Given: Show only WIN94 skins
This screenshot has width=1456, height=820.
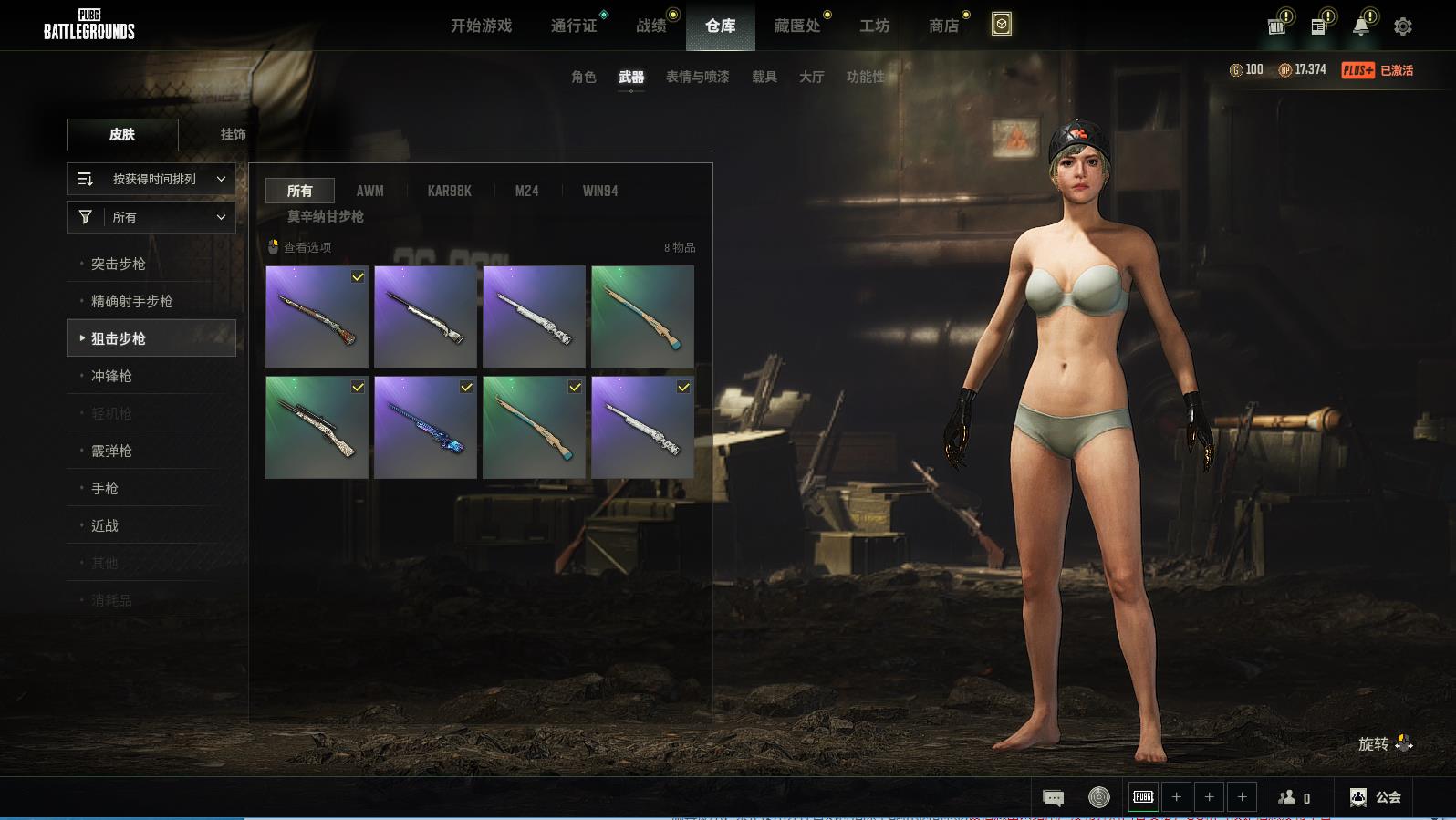Looking at the screenshot, I should [600, 191].
